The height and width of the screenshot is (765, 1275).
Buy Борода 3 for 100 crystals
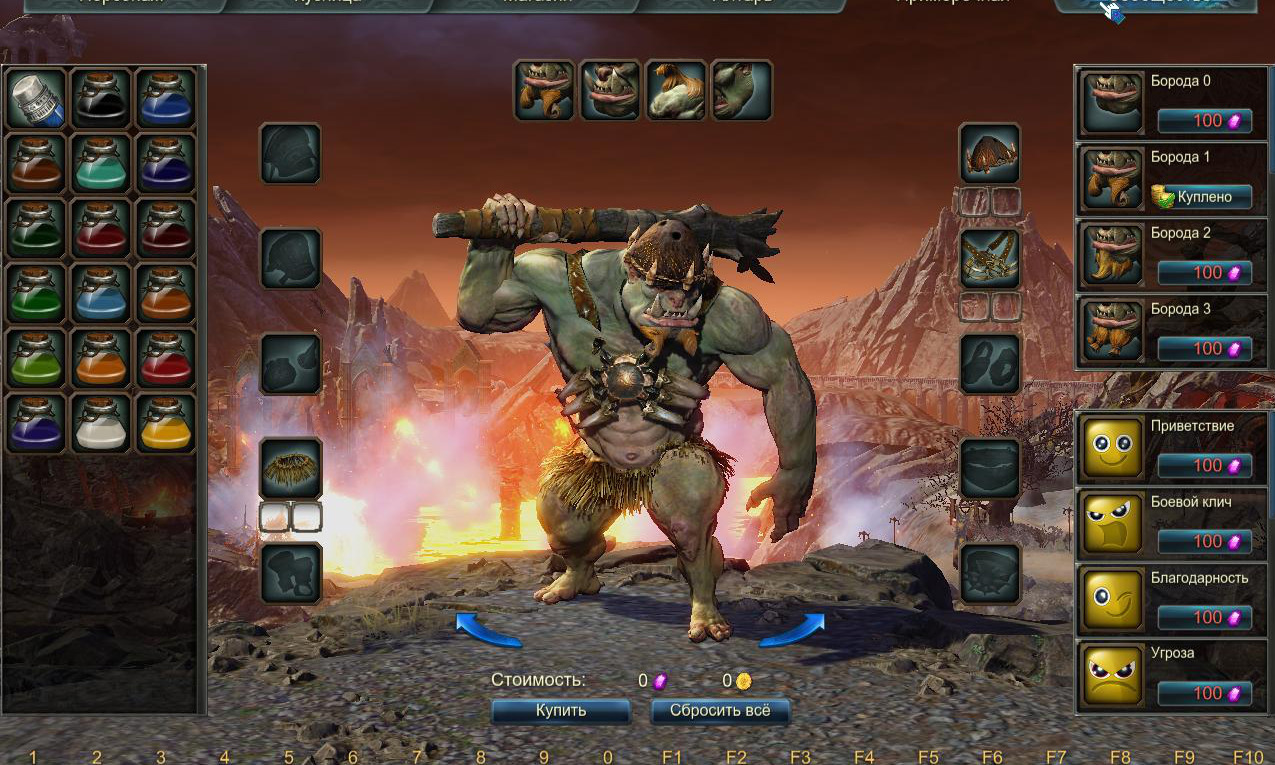[x=1205, y=349]
